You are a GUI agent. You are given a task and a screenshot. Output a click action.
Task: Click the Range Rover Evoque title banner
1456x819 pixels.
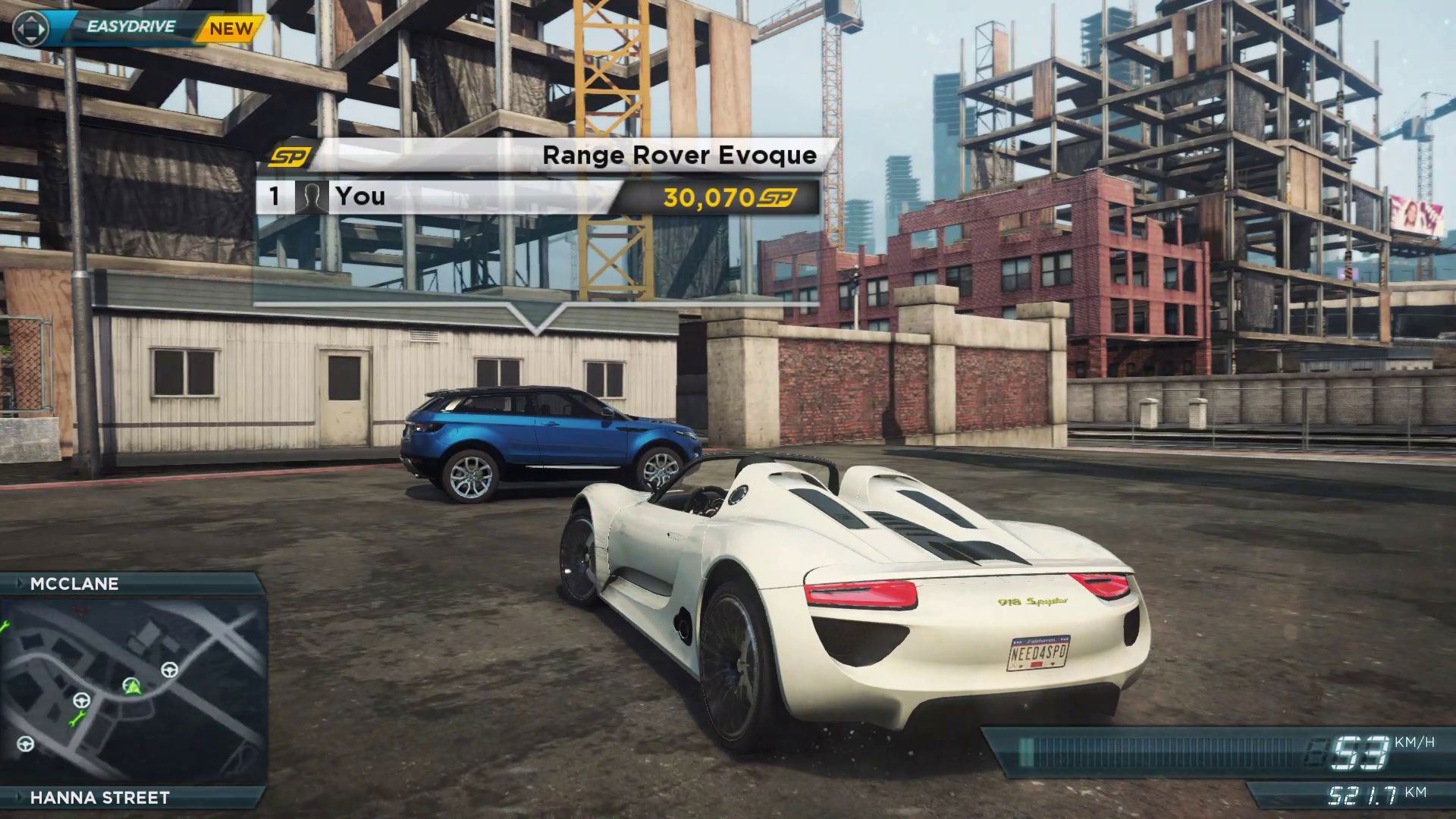point(679,155)
